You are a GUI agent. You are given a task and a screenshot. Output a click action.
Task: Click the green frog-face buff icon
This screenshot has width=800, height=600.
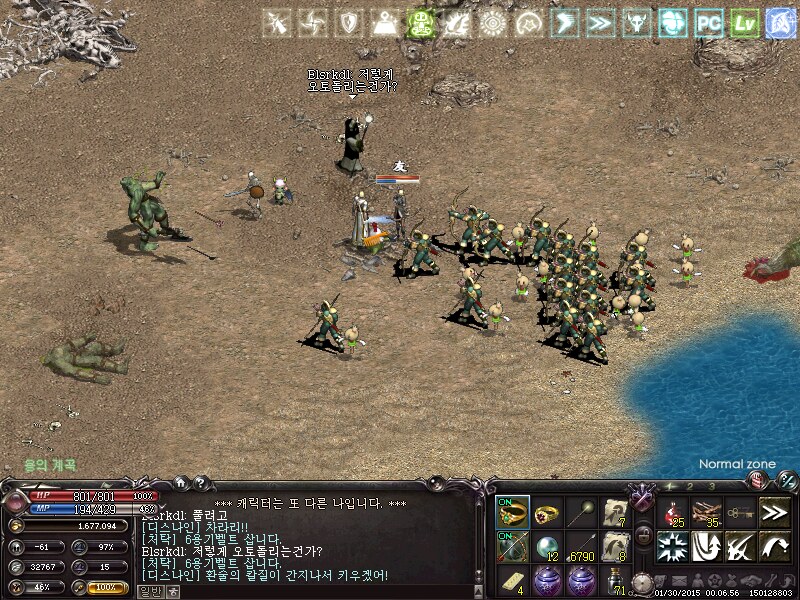[421, 23]
